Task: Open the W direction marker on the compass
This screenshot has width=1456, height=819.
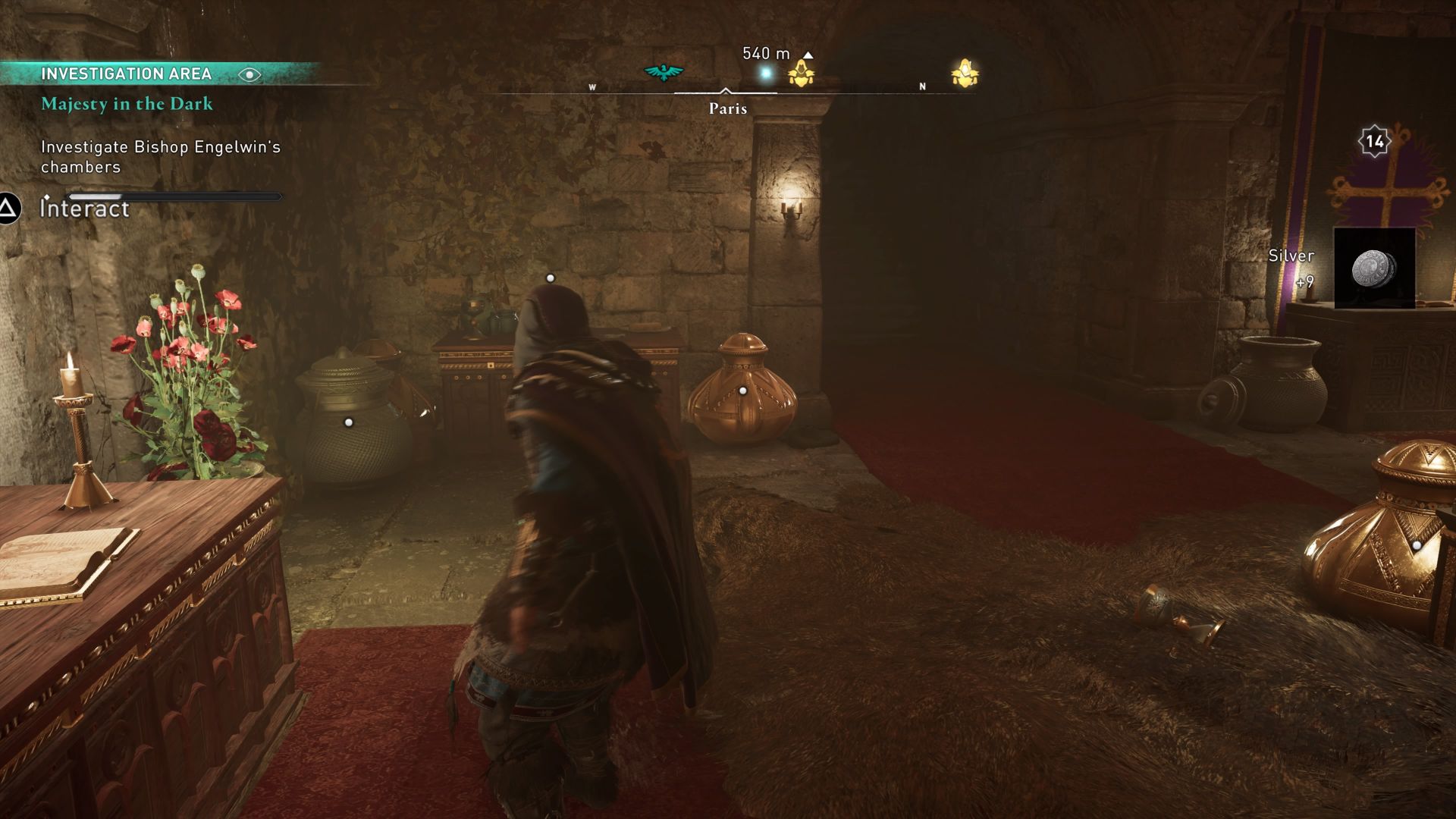Action: click(x=593, y=87)
